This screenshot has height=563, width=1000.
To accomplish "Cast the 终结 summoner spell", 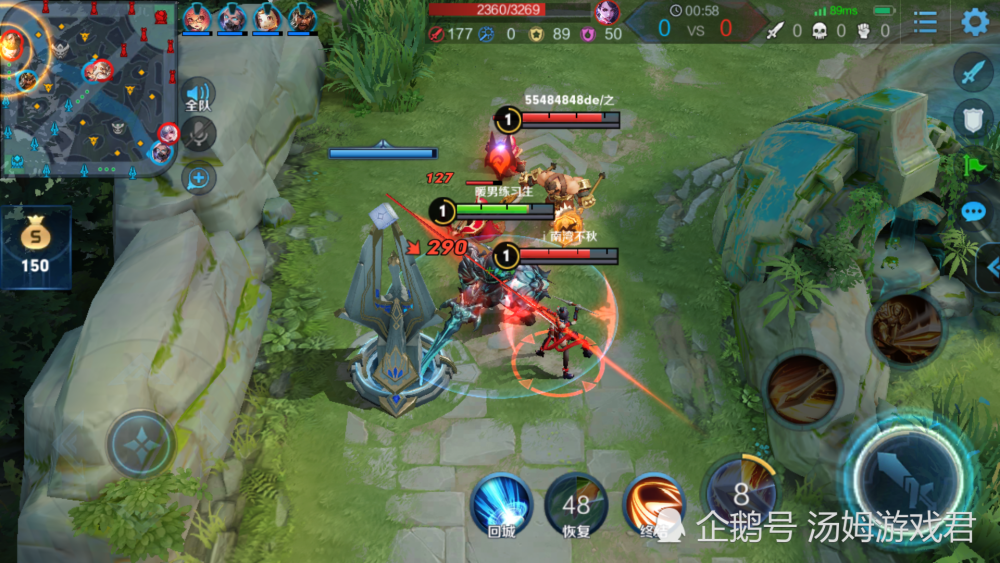I will [x=653, y=505].
